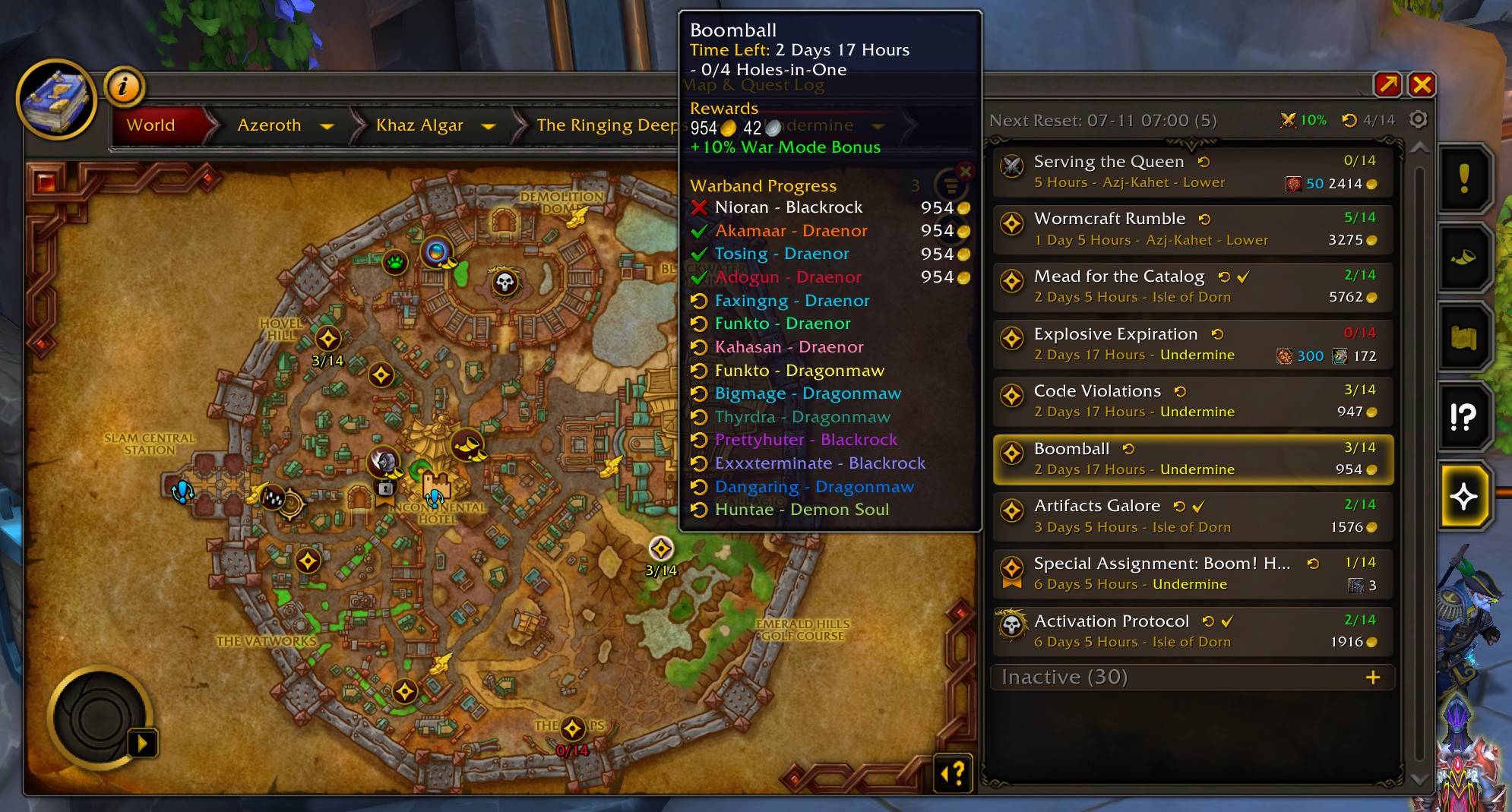
Task: Click the horn icon in the right sidebar
Action: pyautogui.click(x=1466, y=258)
